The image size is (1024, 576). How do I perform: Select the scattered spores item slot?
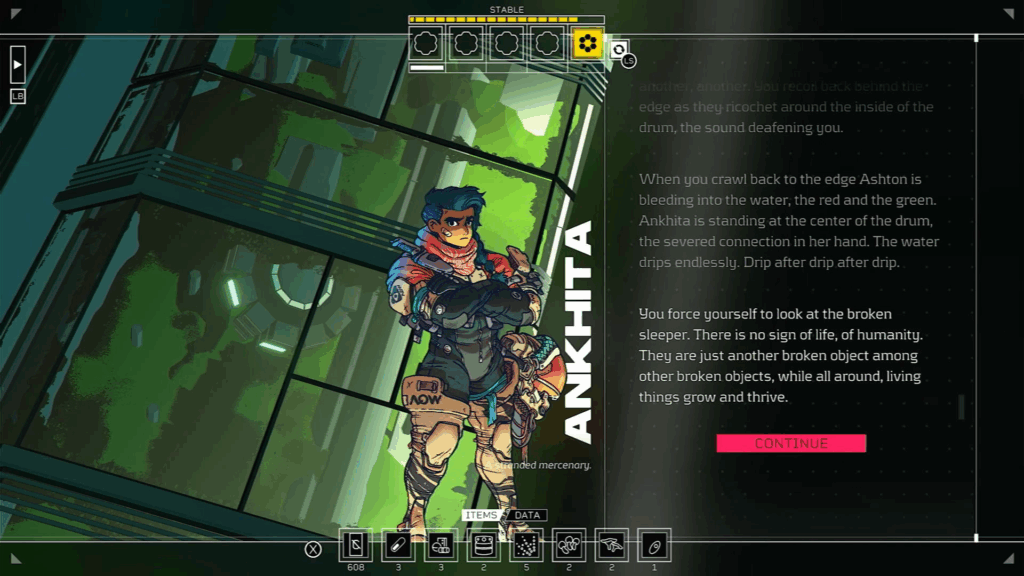tap(527, 546)
